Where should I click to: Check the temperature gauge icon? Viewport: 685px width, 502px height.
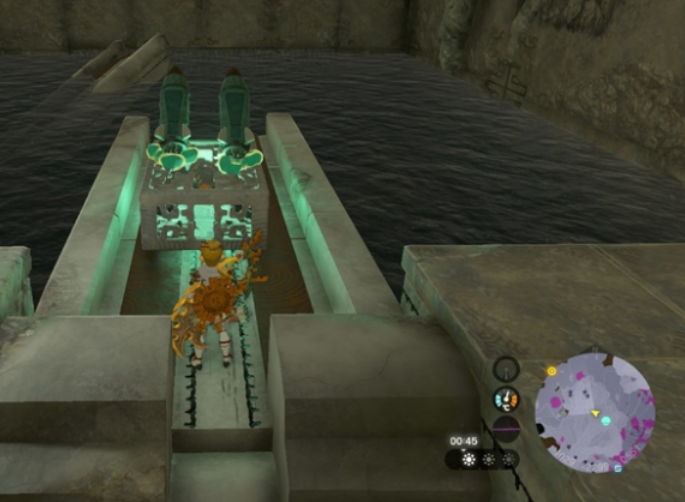click(x=506, y=400)
